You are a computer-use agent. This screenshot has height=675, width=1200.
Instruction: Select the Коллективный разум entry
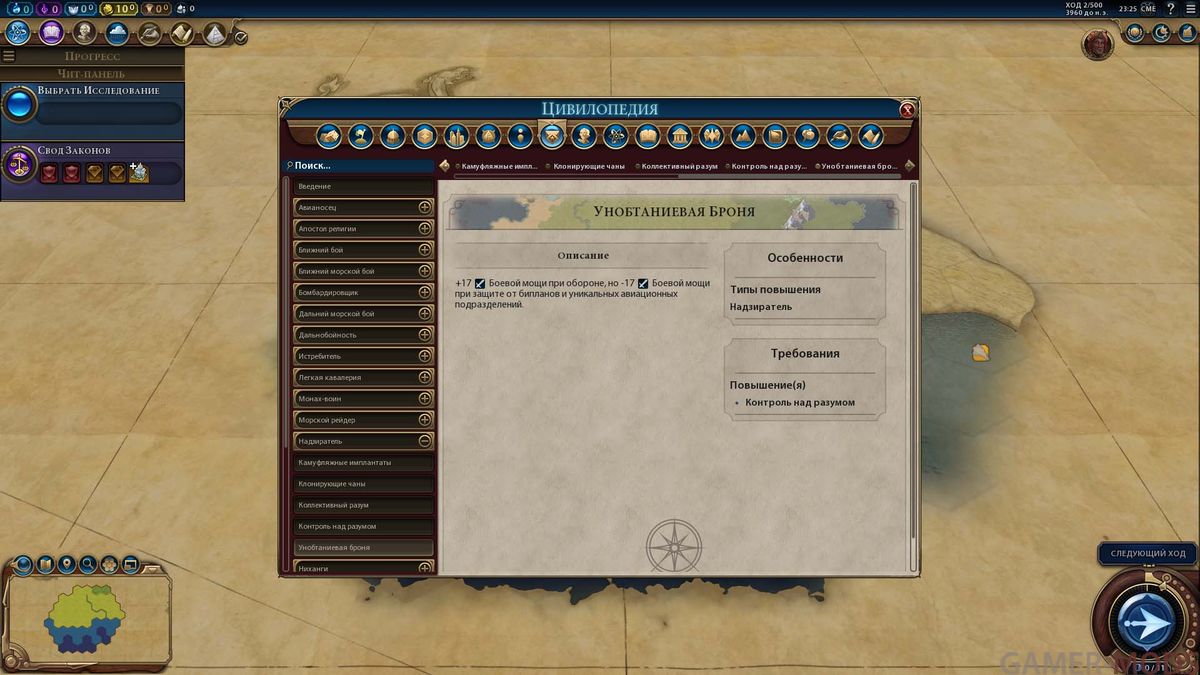[364, 505]
